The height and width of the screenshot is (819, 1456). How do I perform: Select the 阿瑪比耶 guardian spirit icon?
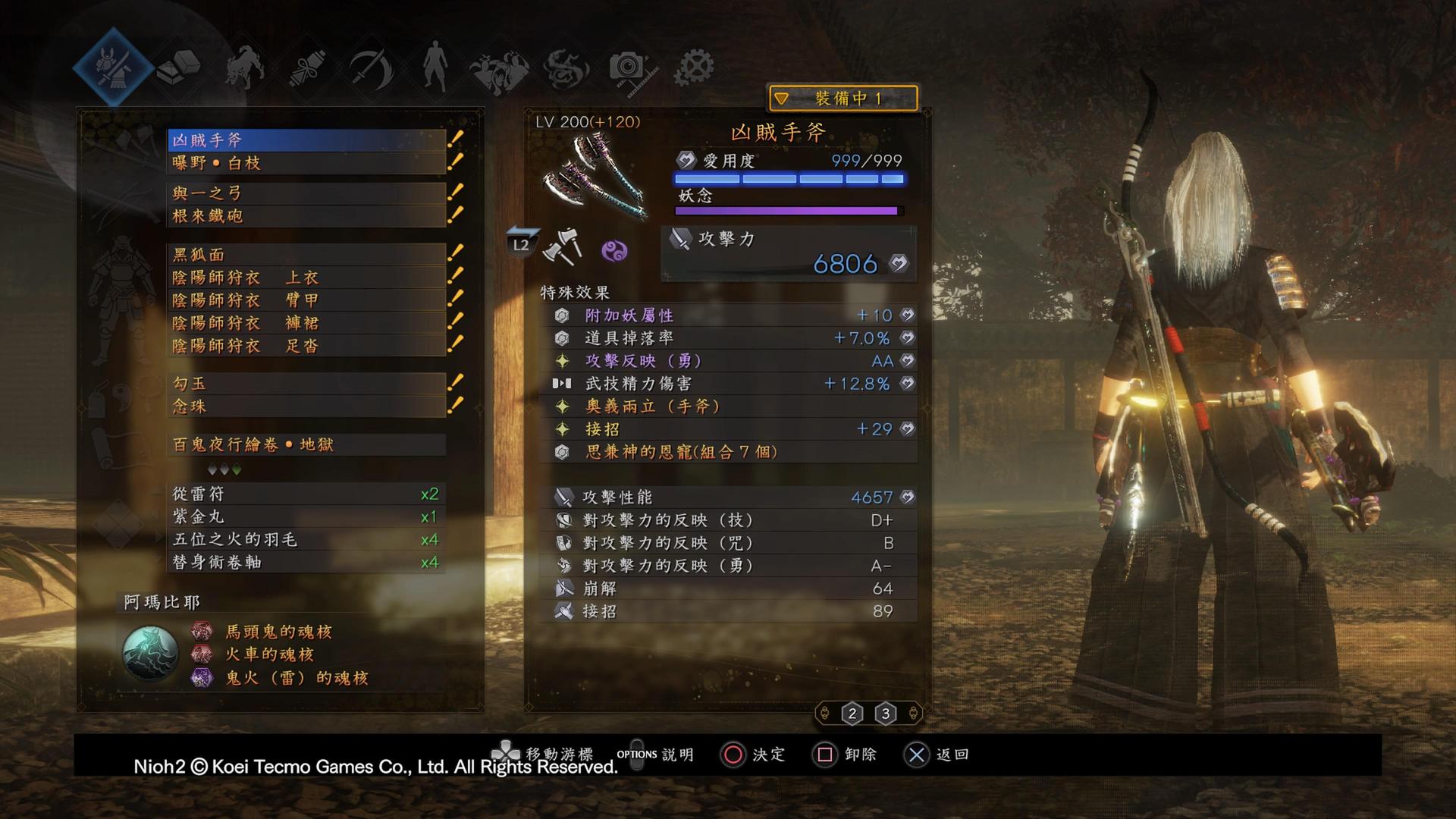[x=150, y=654]
